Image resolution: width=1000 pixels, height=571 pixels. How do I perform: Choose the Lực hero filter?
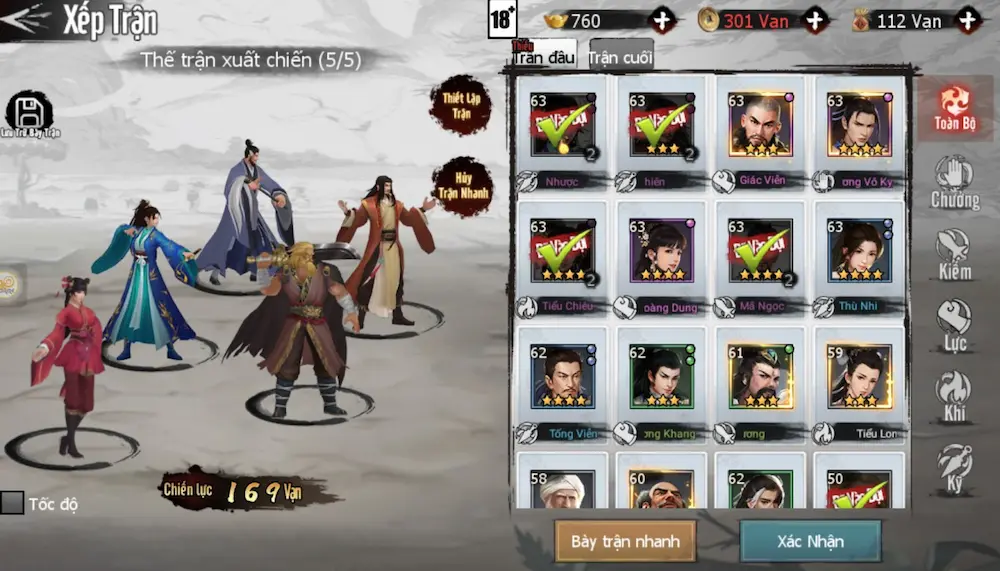(954, 325)
